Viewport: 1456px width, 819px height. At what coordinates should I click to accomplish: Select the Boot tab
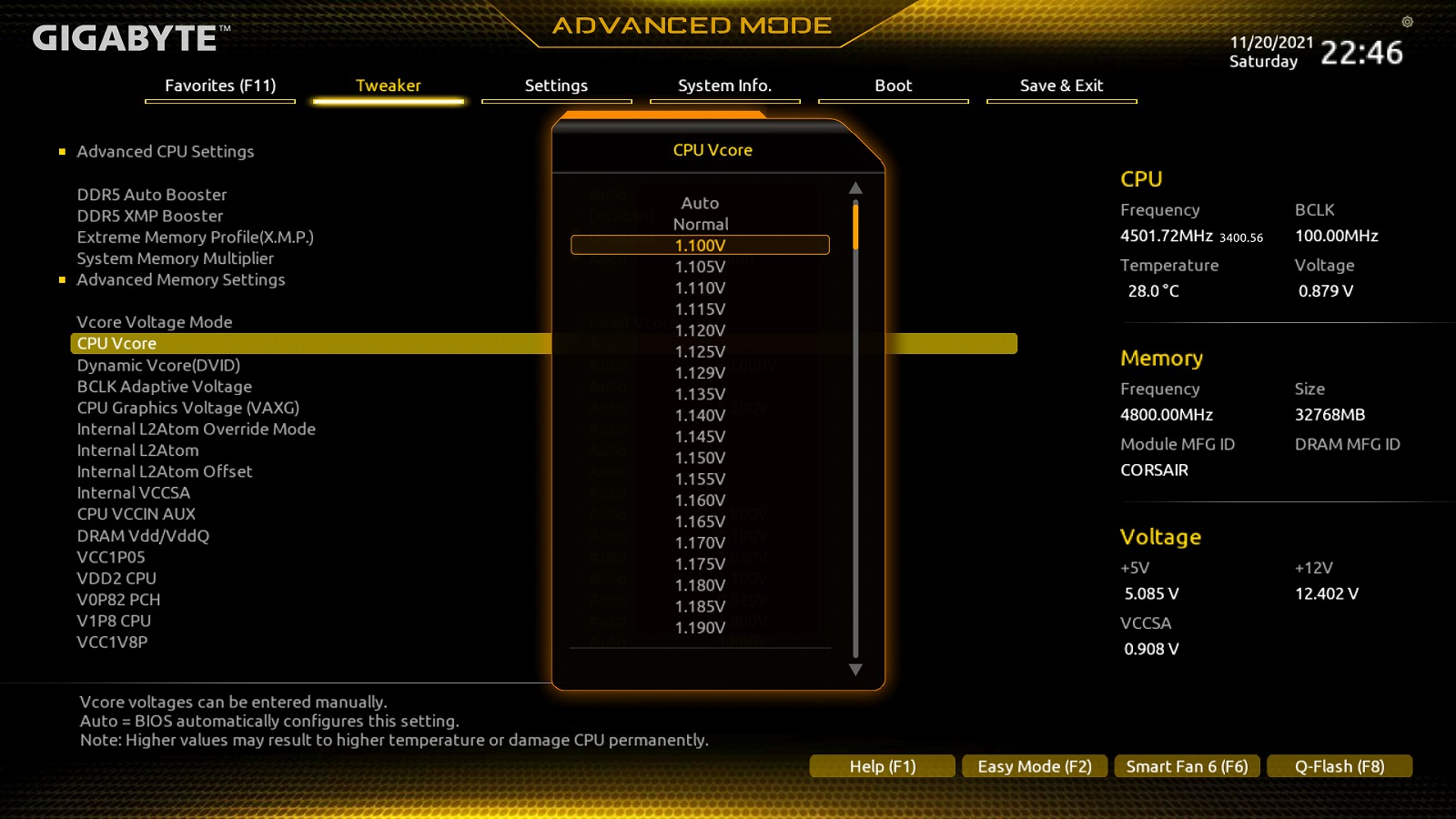tap(893, 86)
